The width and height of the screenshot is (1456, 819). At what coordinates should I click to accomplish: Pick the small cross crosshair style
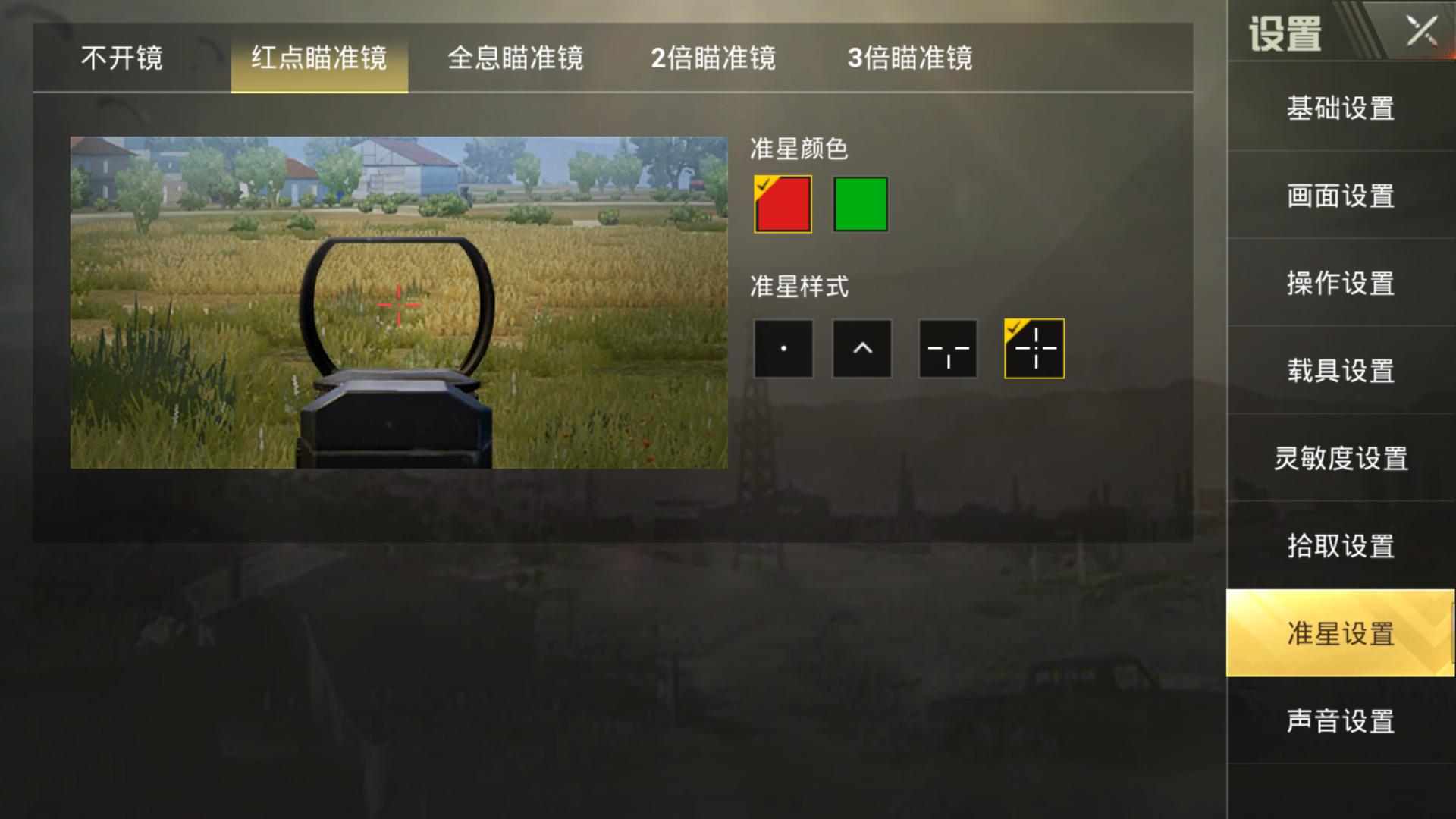click(947, 349)
